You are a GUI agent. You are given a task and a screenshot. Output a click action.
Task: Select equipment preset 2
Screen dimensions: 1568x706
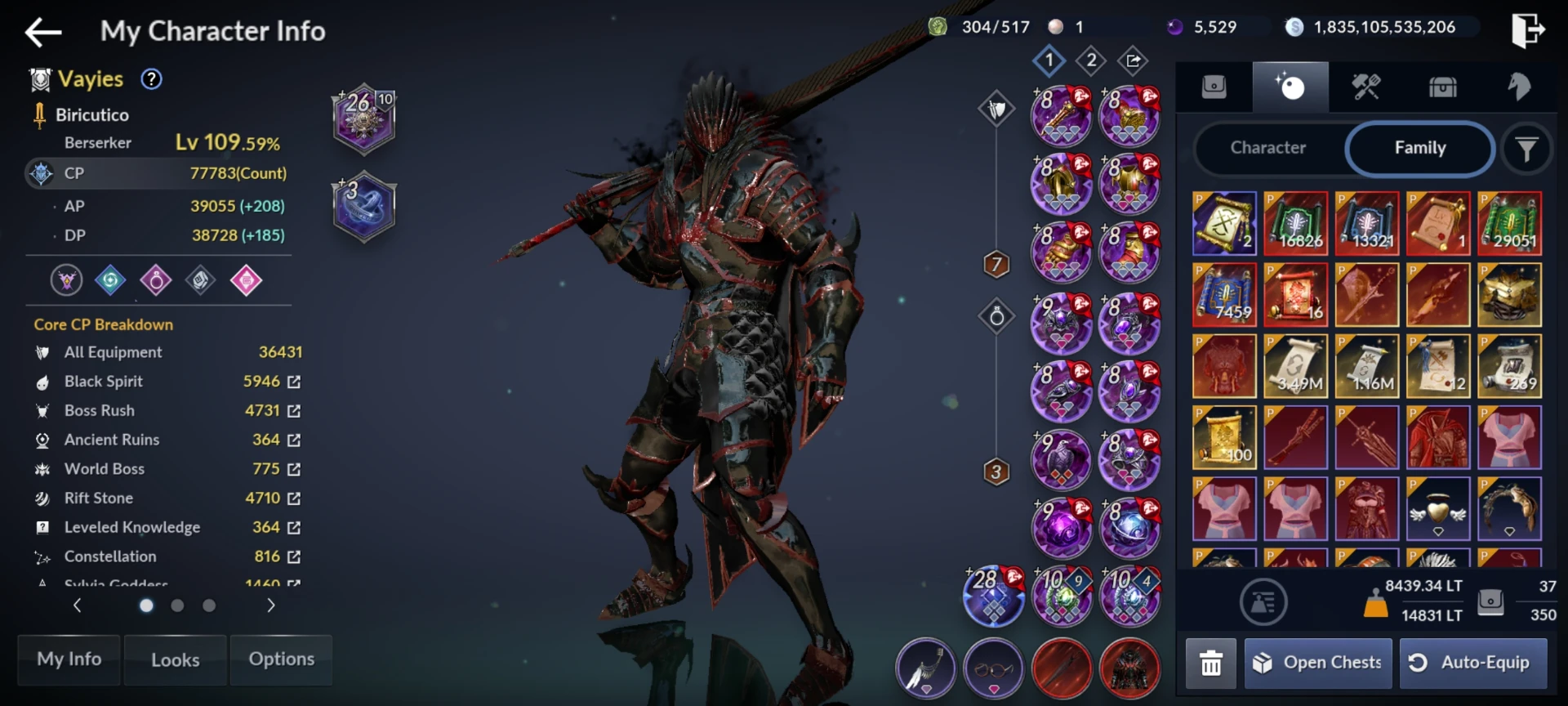click(1092, 60)
